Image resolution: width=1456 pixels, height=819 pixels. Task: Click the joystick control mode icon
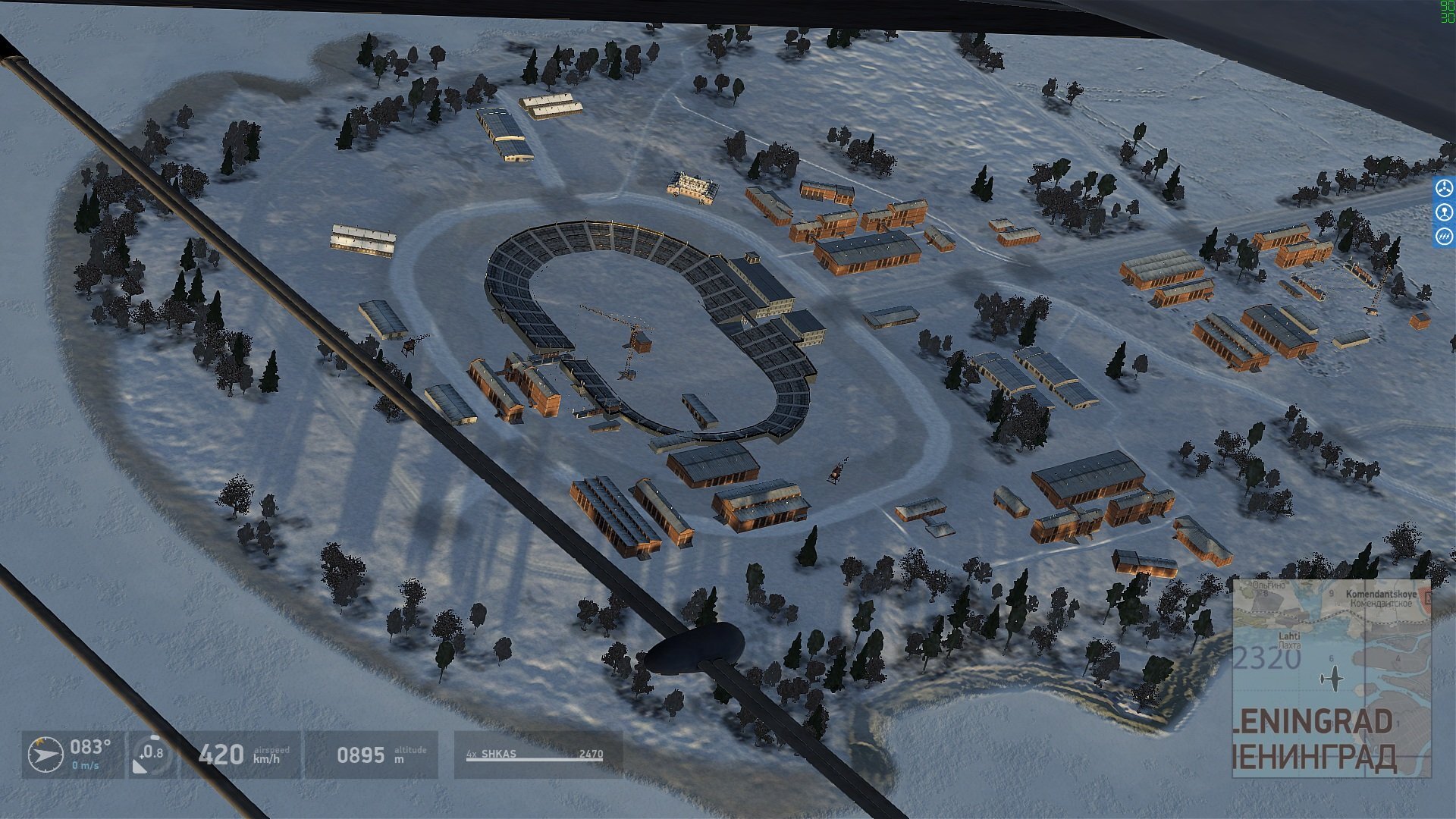tap(1445, 212)
